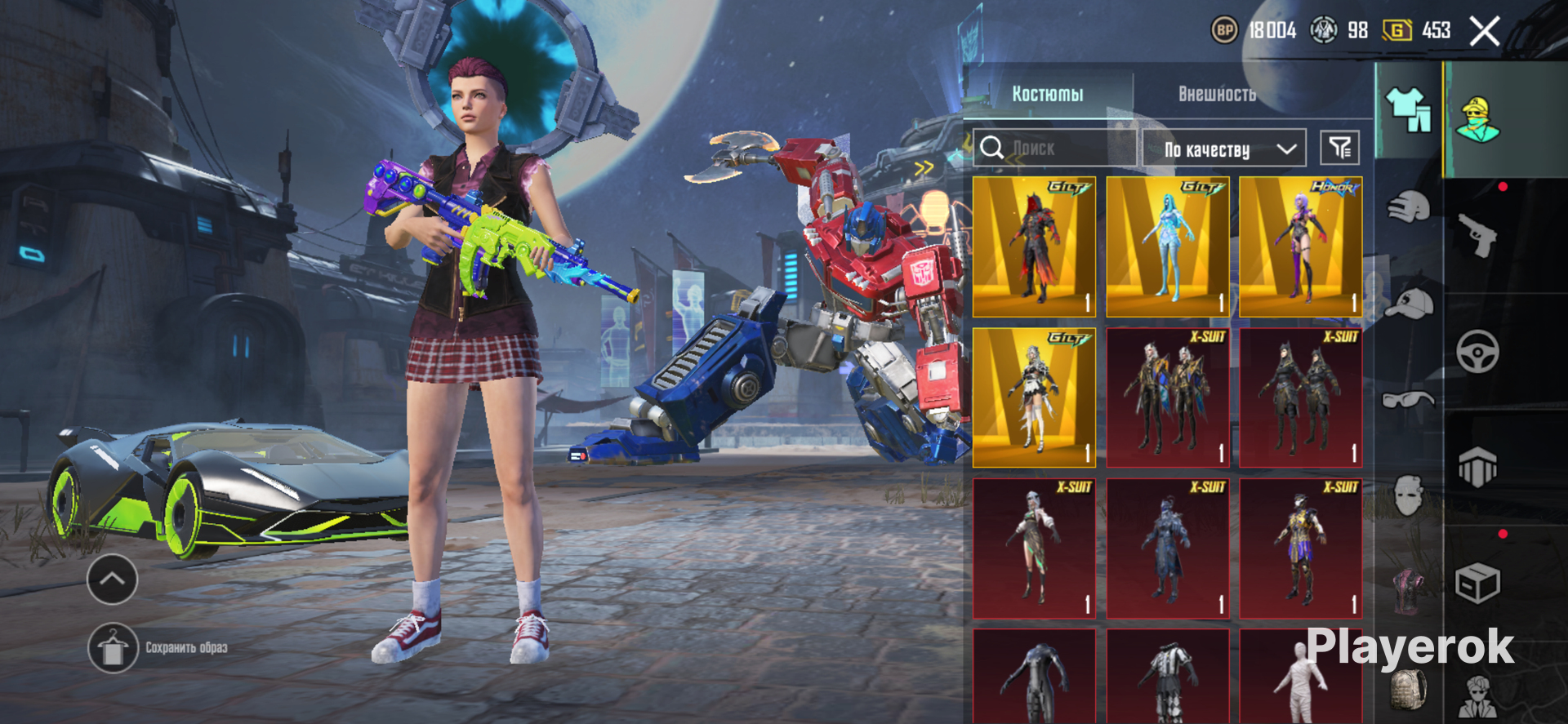This screenshot has width=1568, height=724.
Task: Open the clothing category with shirt icon
Action: tap(1408, 110)
